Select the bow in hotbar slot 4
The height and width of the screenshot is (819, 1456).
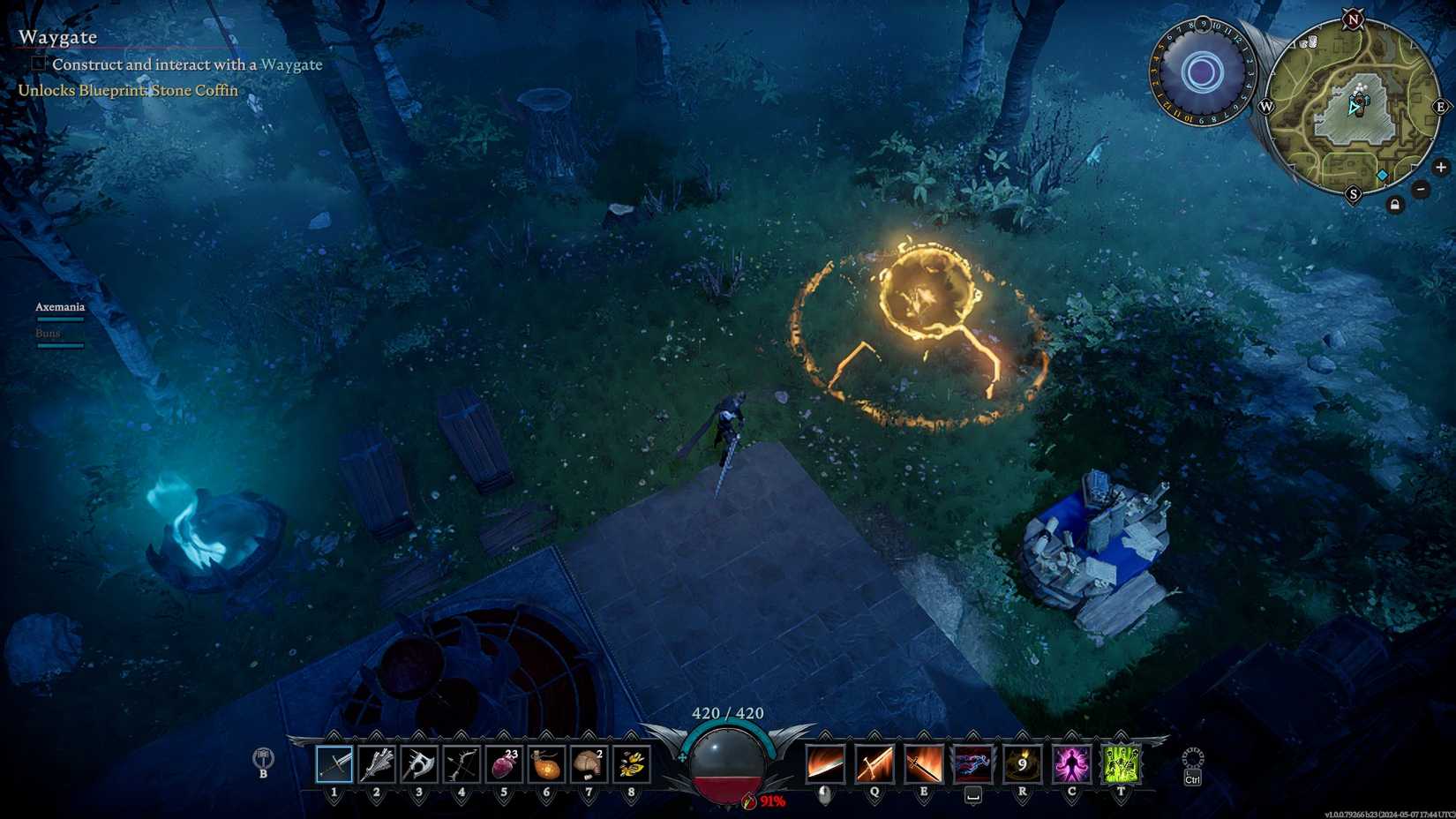pyautogui.click(x=461, y=763)
